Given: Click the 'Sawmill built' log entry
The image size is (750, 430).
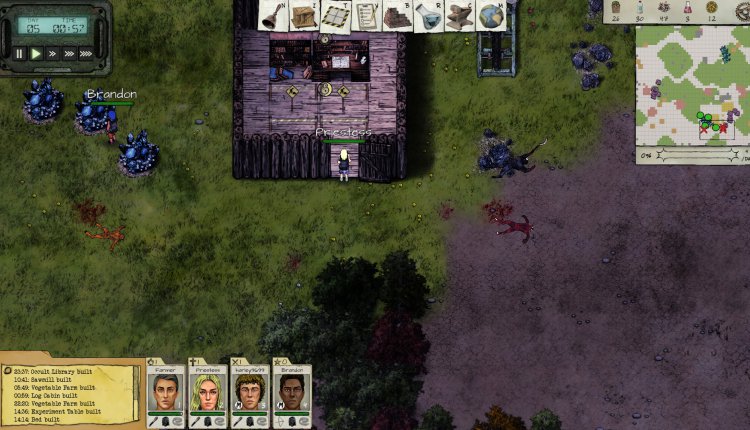Looking at the screenshot, I should [52, 379].
